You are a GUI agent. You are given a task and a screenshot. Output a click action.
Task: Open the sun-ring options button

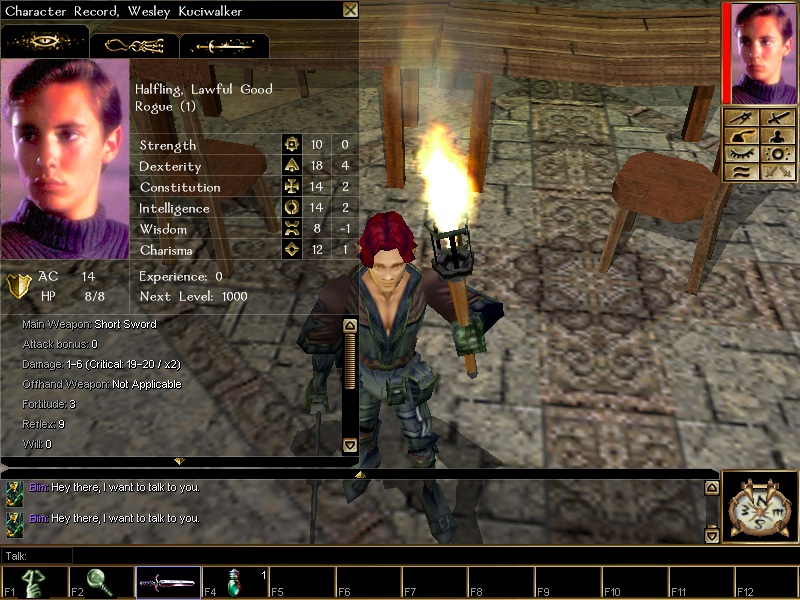coord(776,154)
